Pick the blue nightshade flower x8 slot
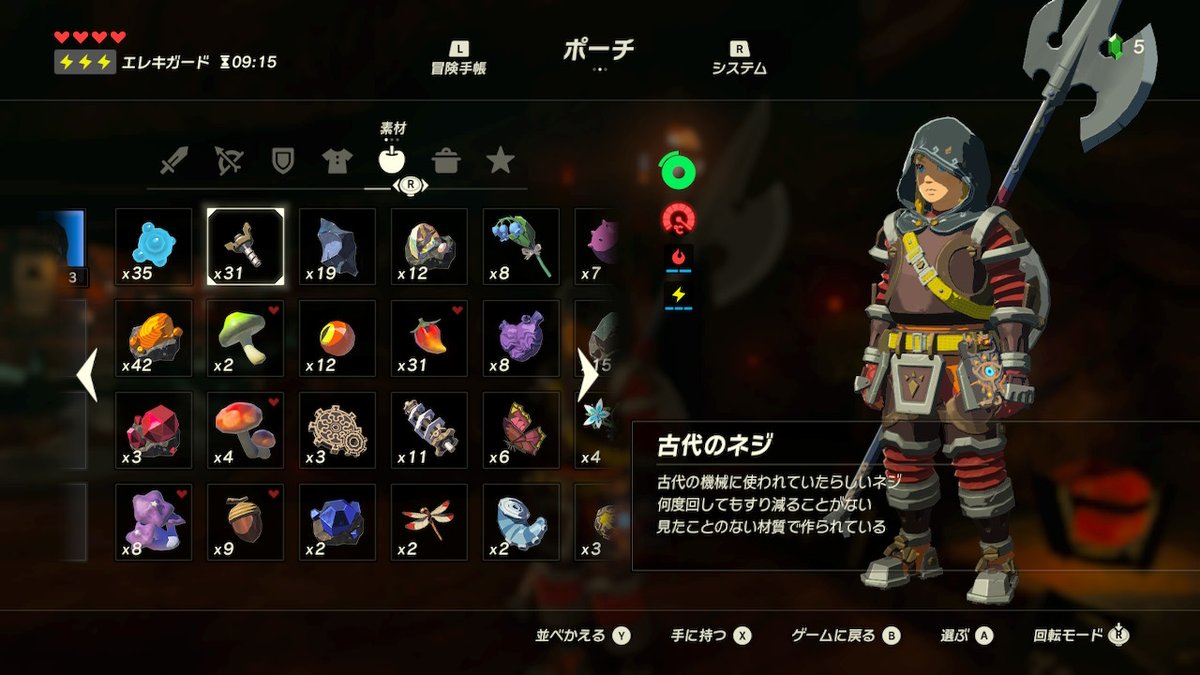The height and width of the screenshot is (675, 1200). tap(522, 247)
